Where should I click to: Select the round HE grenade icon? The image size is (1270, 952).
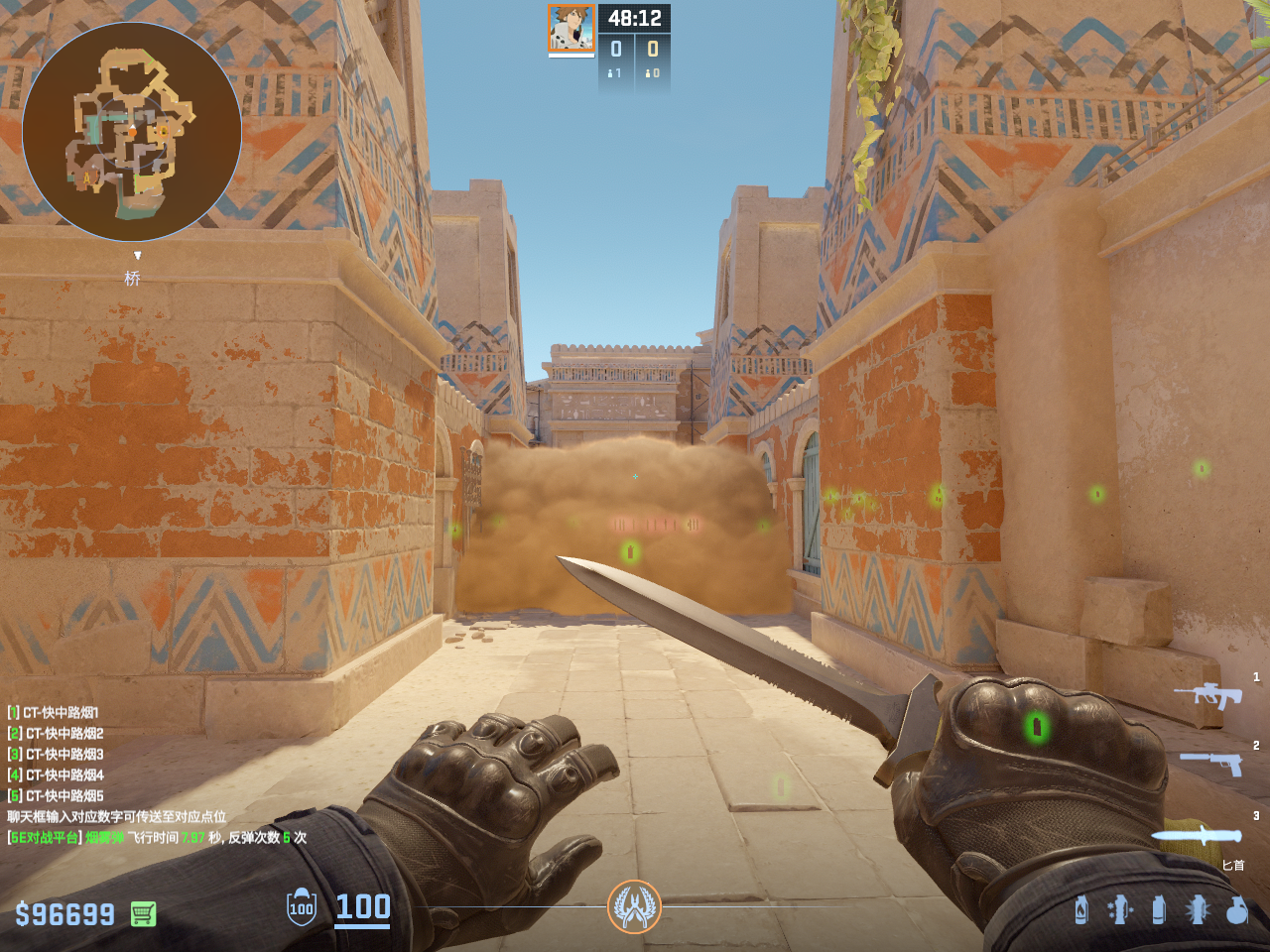click(1236, 909)
